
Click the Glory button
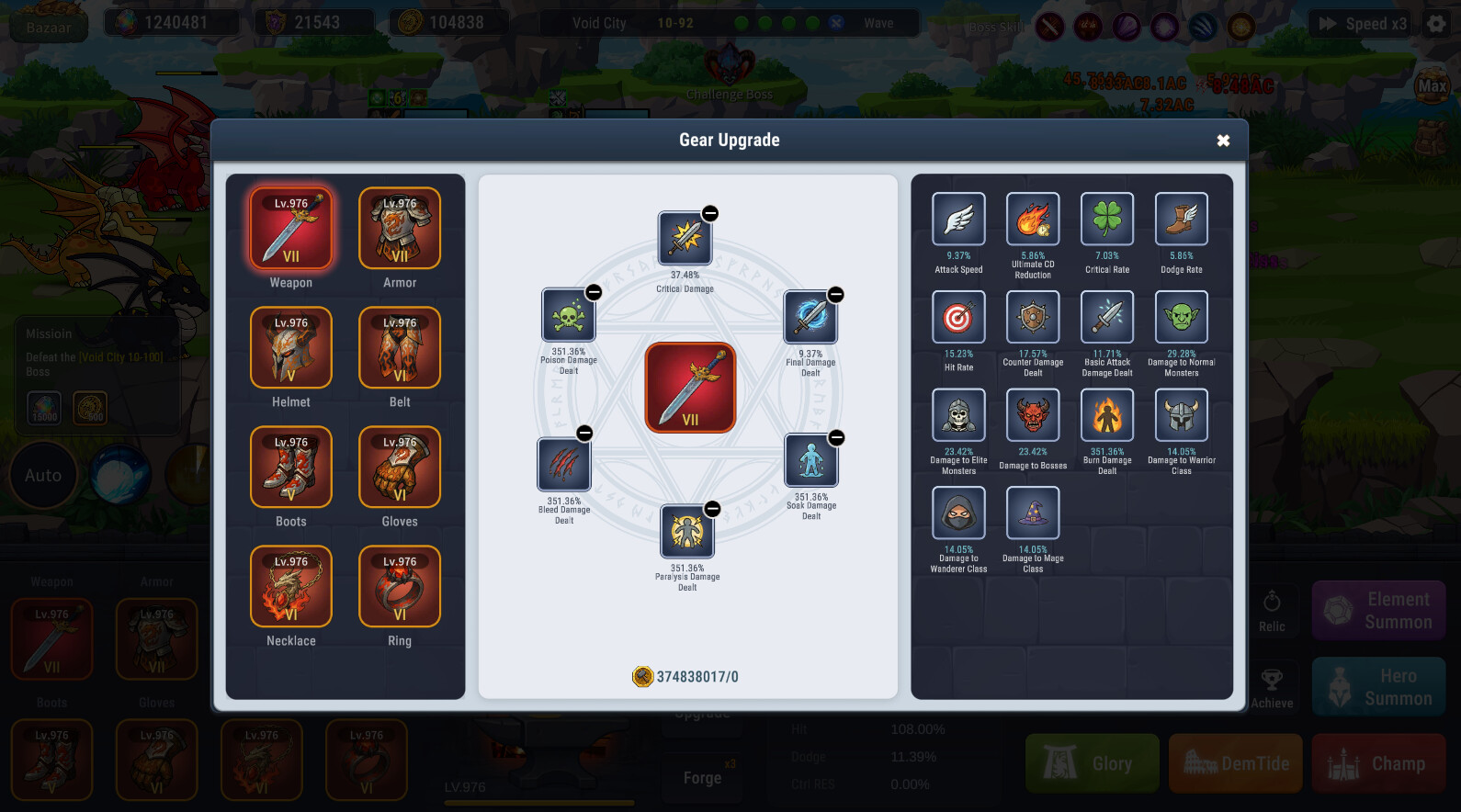(x=1092, y=762)
